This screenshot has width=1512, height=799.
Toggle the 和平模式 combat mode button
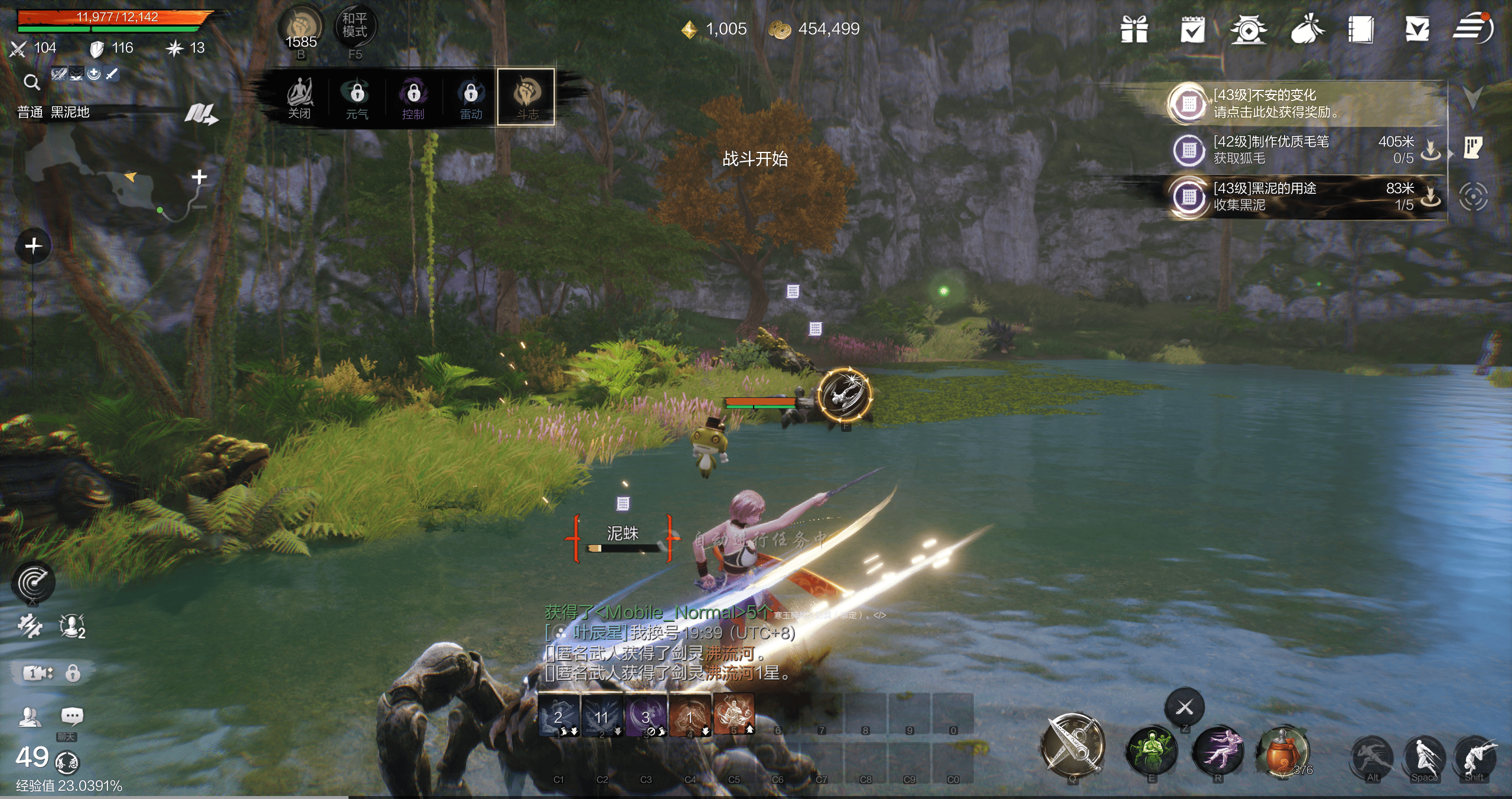354,26
